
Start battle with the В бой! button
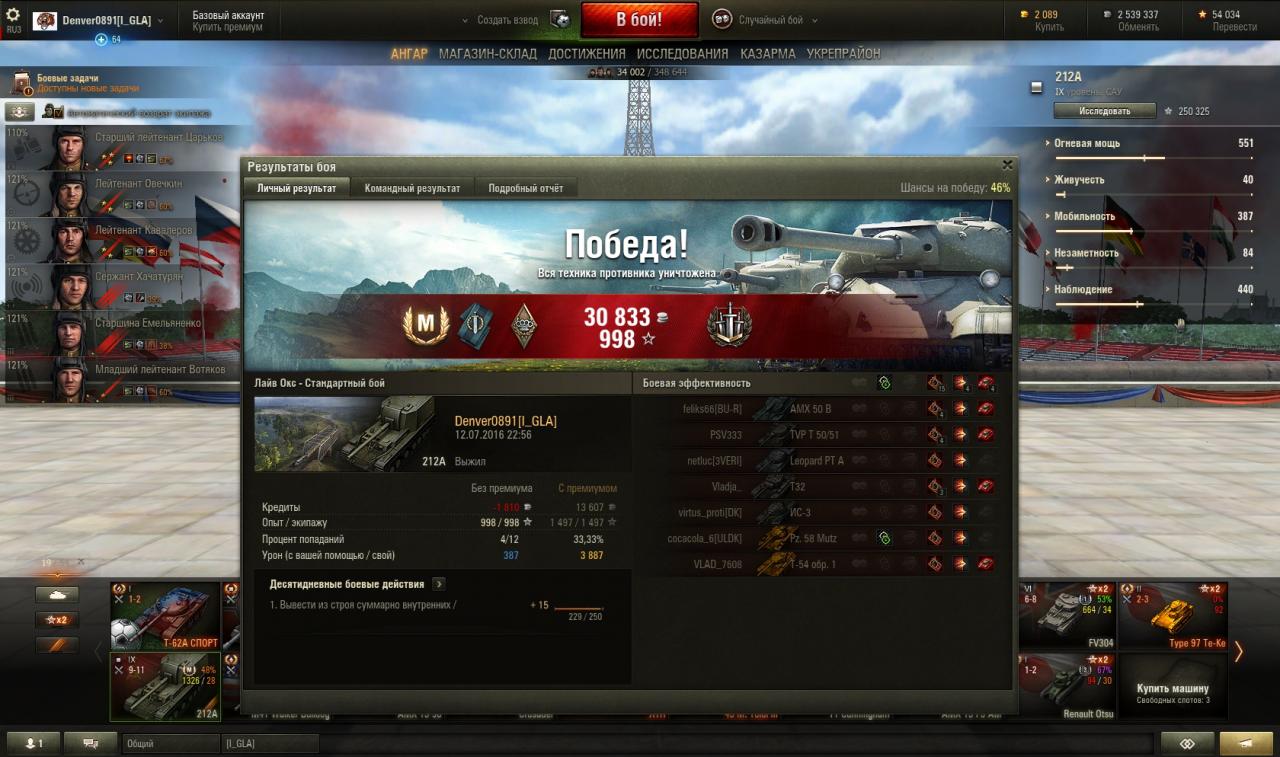point(640,20)
